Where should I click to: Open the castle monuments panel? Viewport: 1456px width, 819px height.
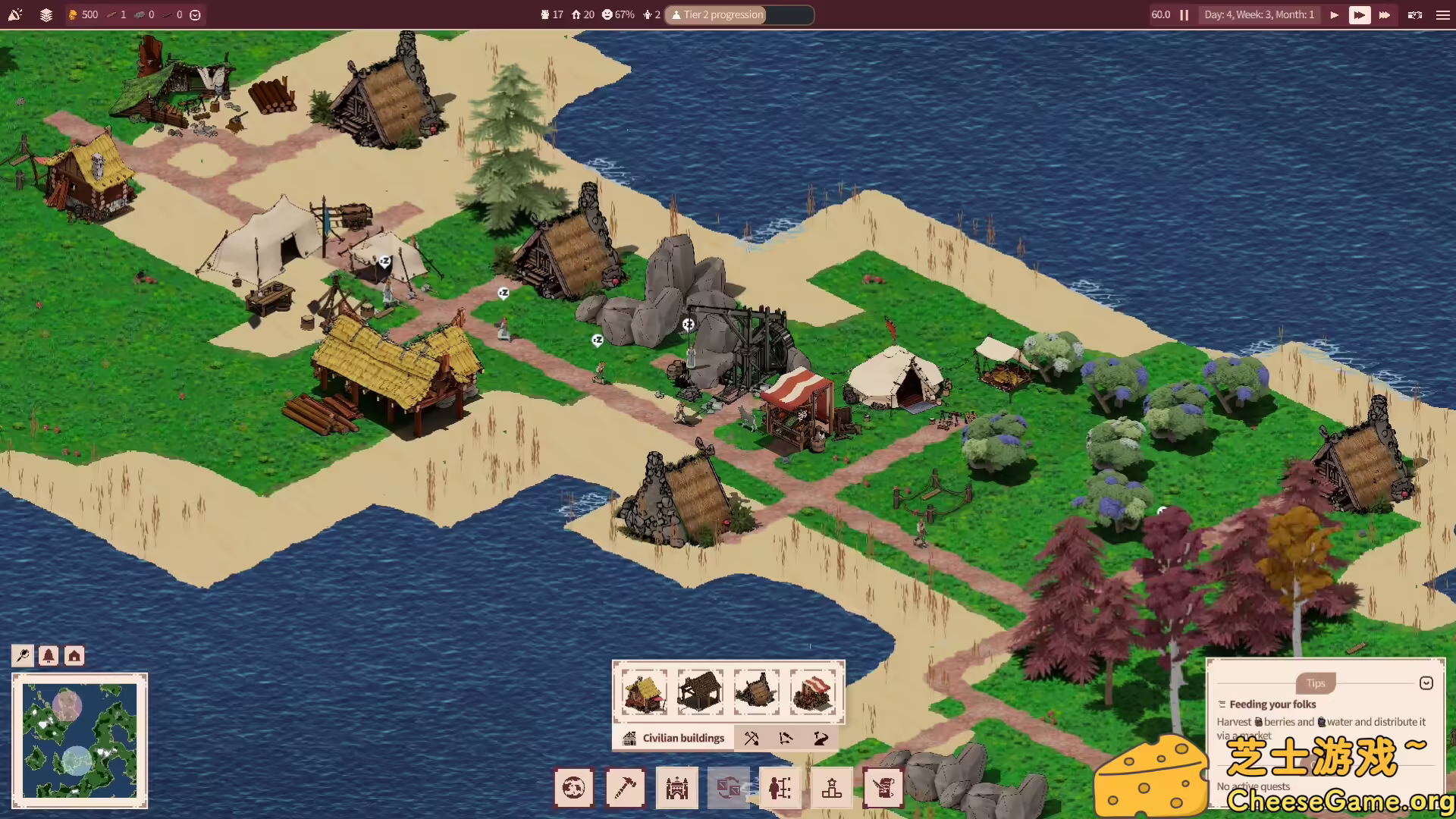pos(677,788)
